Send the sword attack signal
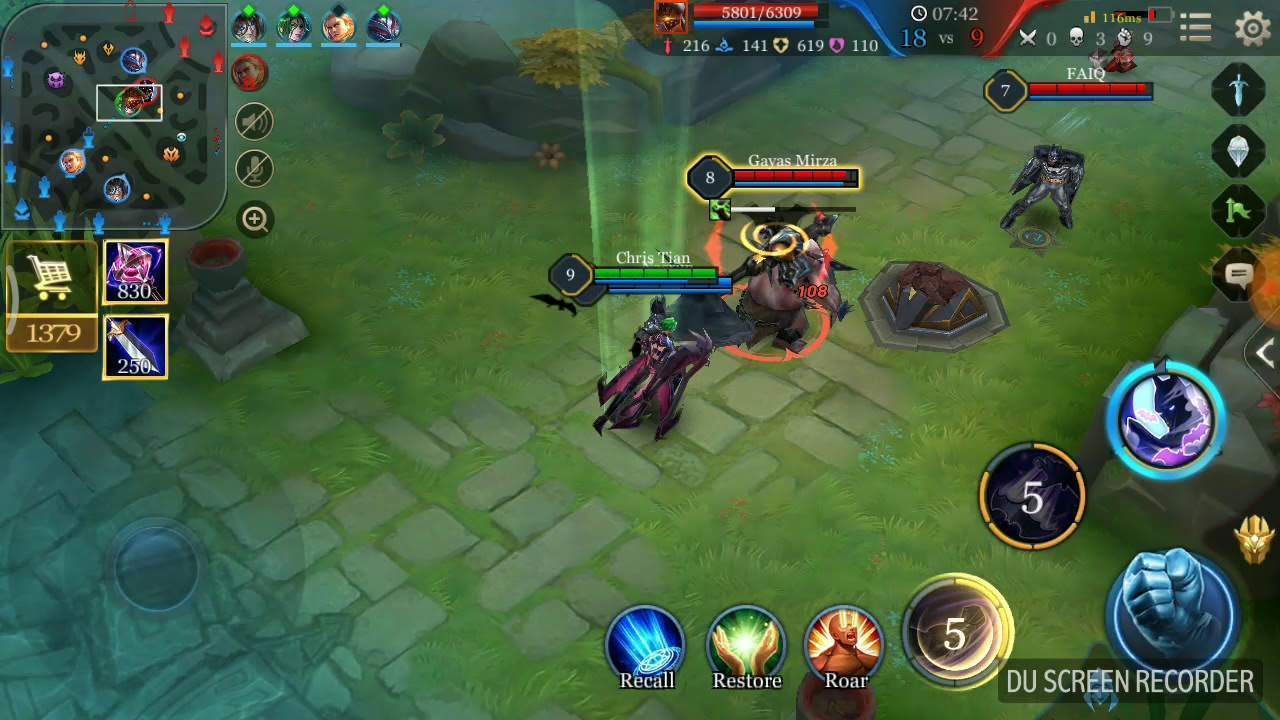This screenshot has width=1280, height=720. click(1238, 91)
